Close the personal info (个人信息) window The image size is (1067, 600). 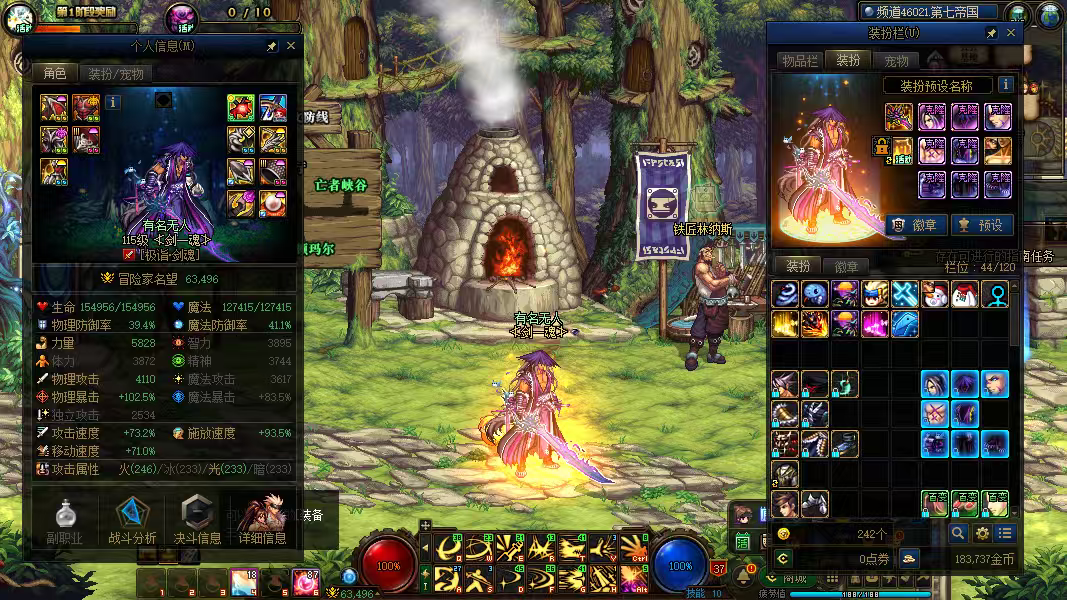[291, 46]
